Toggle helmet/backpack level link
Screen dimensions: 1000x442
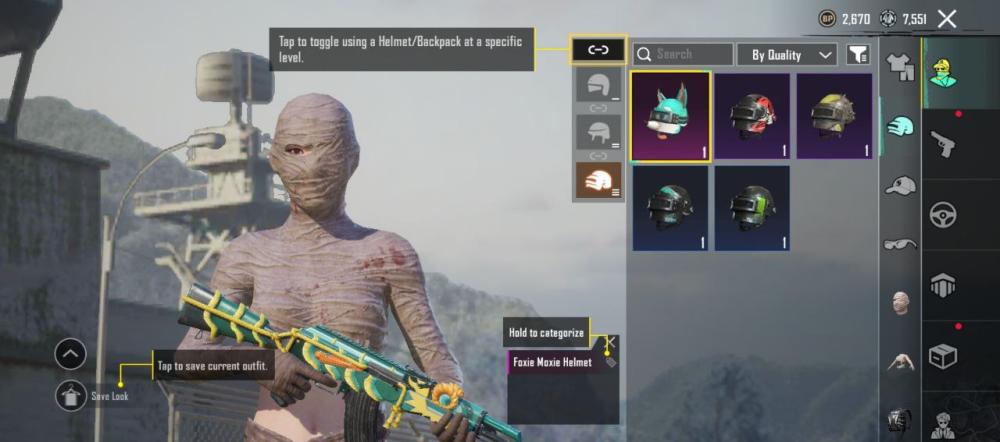pyautogui.click(x=598, y=49)
